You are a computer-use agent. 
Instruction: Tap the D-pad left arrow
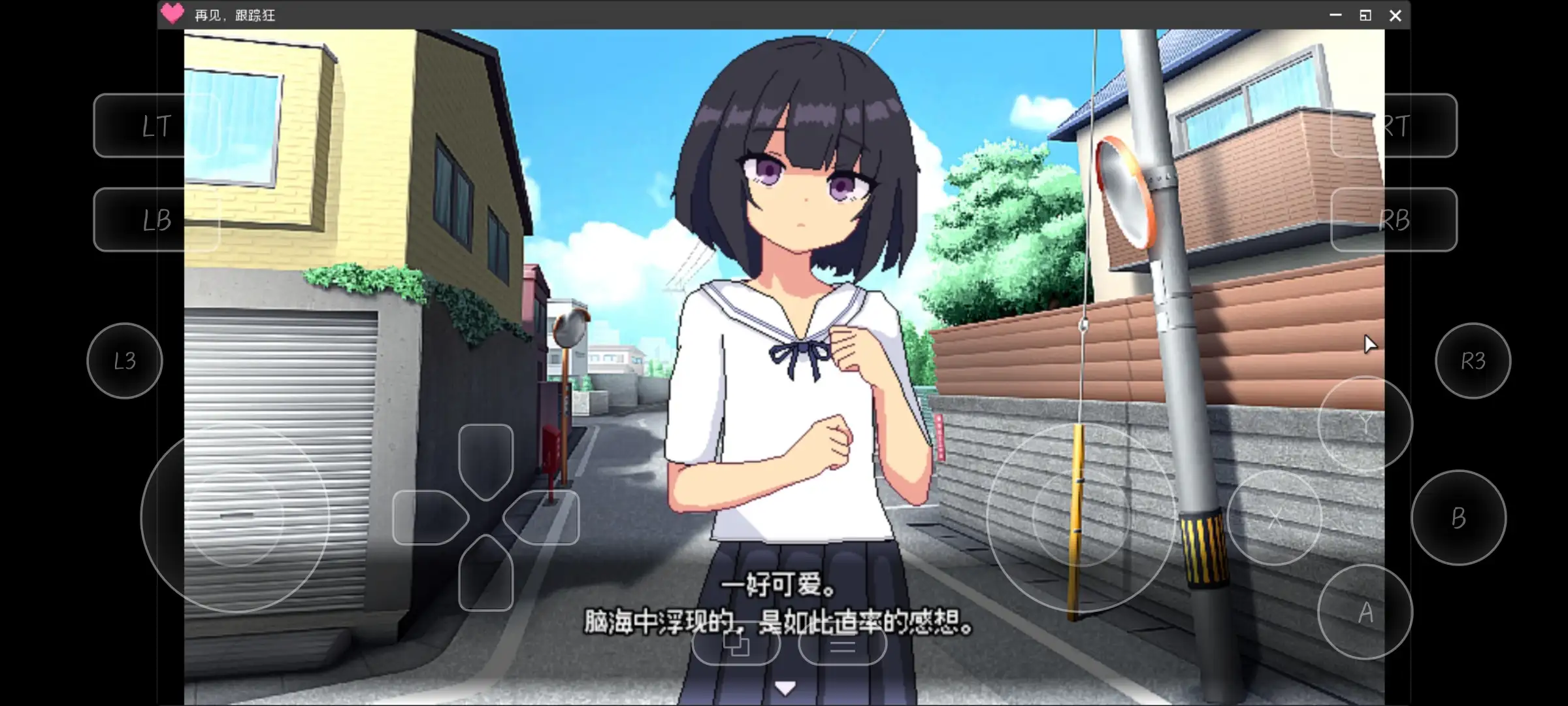[428, 518]
